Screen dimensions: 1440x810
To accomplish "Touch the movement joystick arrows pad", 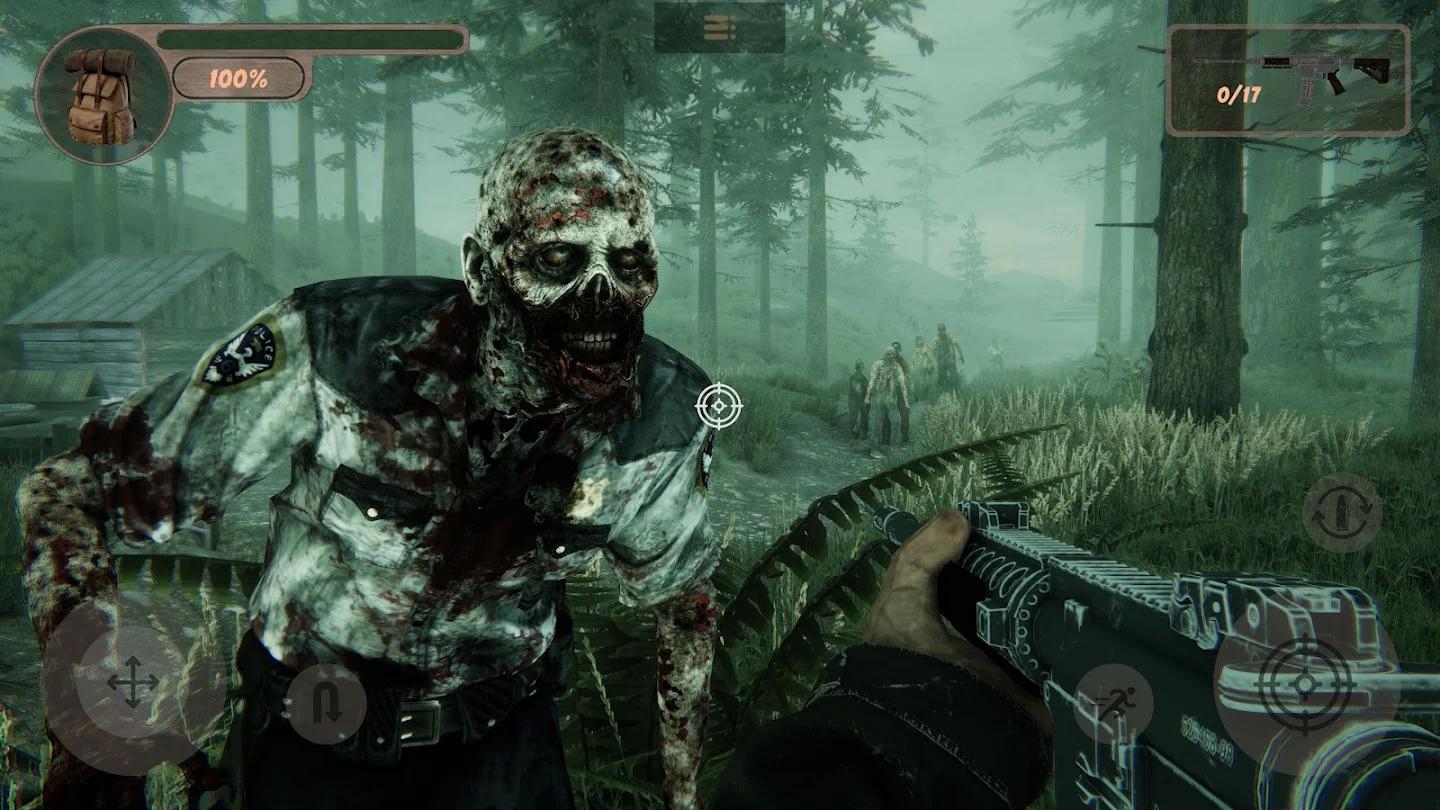I will tap(133, 683).
